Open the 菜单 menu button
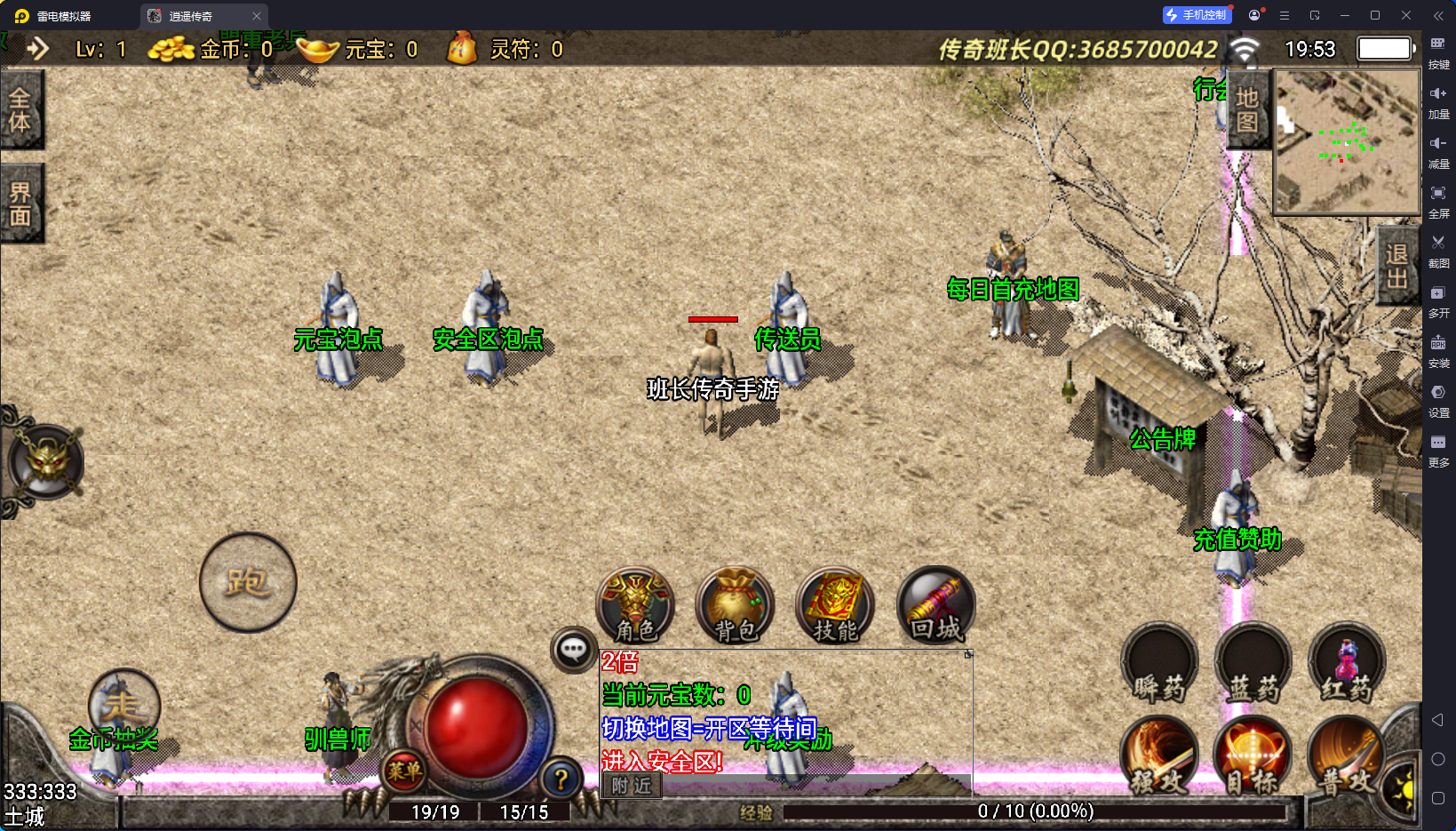1456x831 pixels. pyautogui.click(x=404, y=771)
